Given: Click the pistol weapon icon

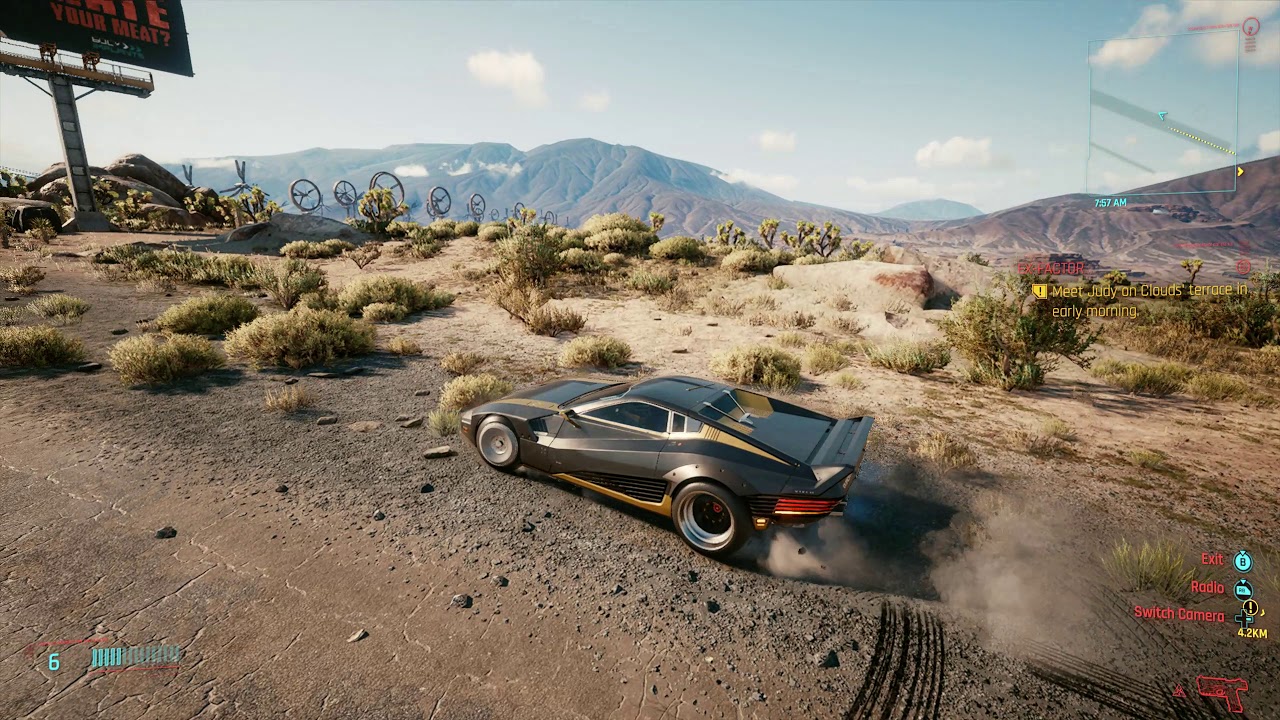Looking at the screenshot, I should click(x=1222, y=690).
